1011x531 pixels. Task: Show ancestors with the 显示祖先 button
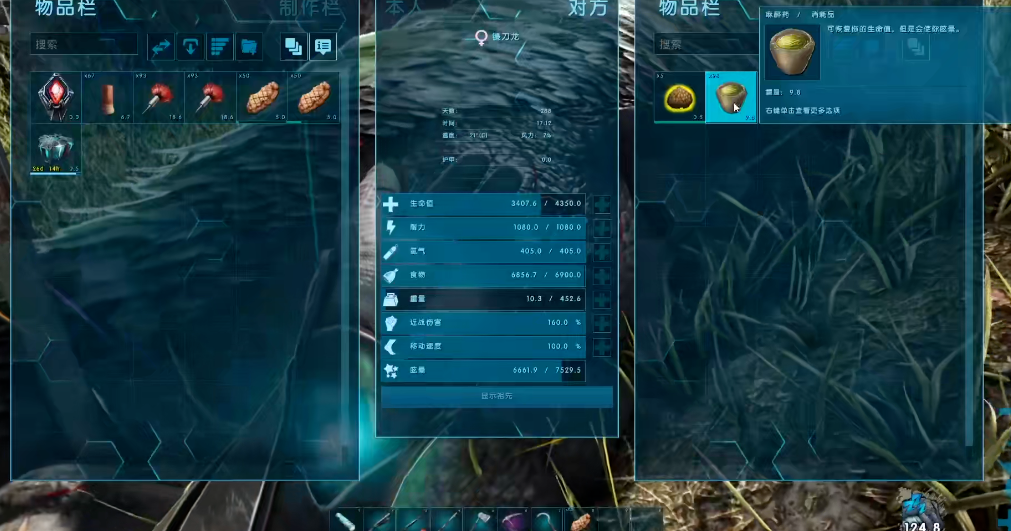click(497, 396)
